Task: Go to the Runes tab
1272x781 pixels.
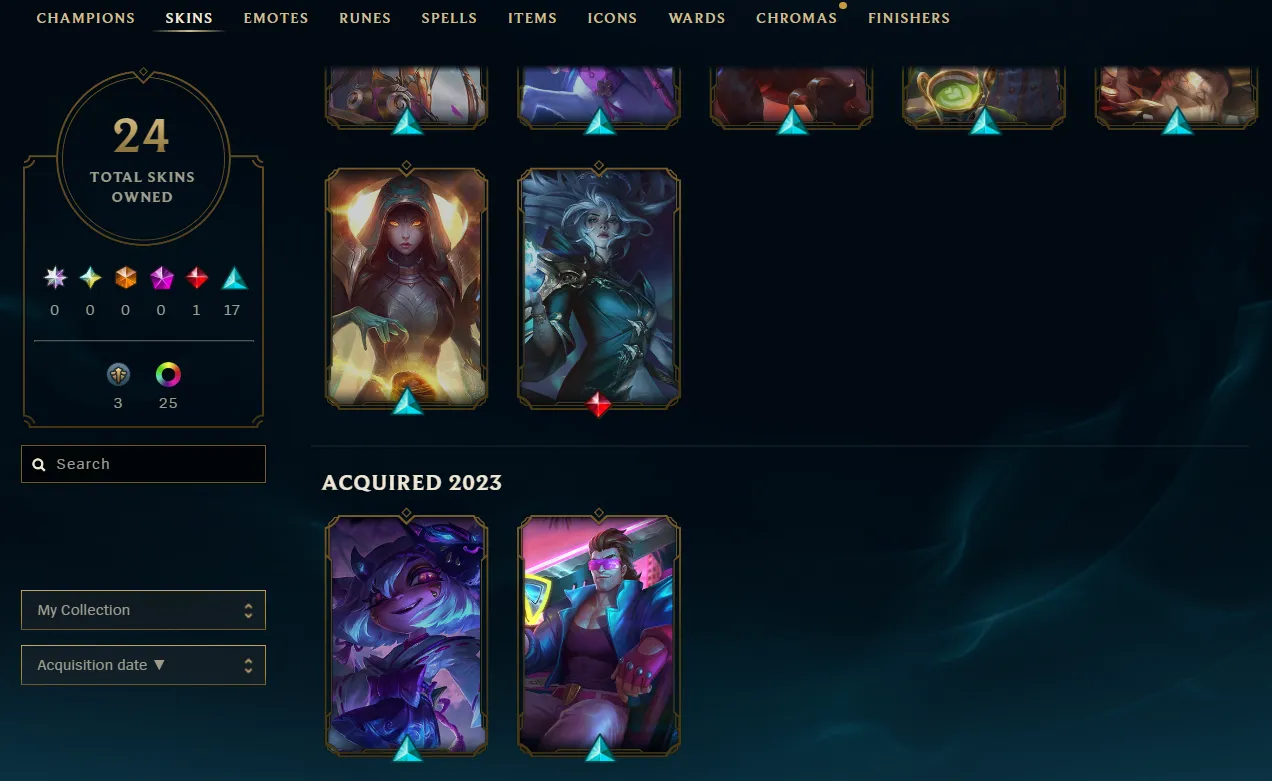Action: point(365,18)
